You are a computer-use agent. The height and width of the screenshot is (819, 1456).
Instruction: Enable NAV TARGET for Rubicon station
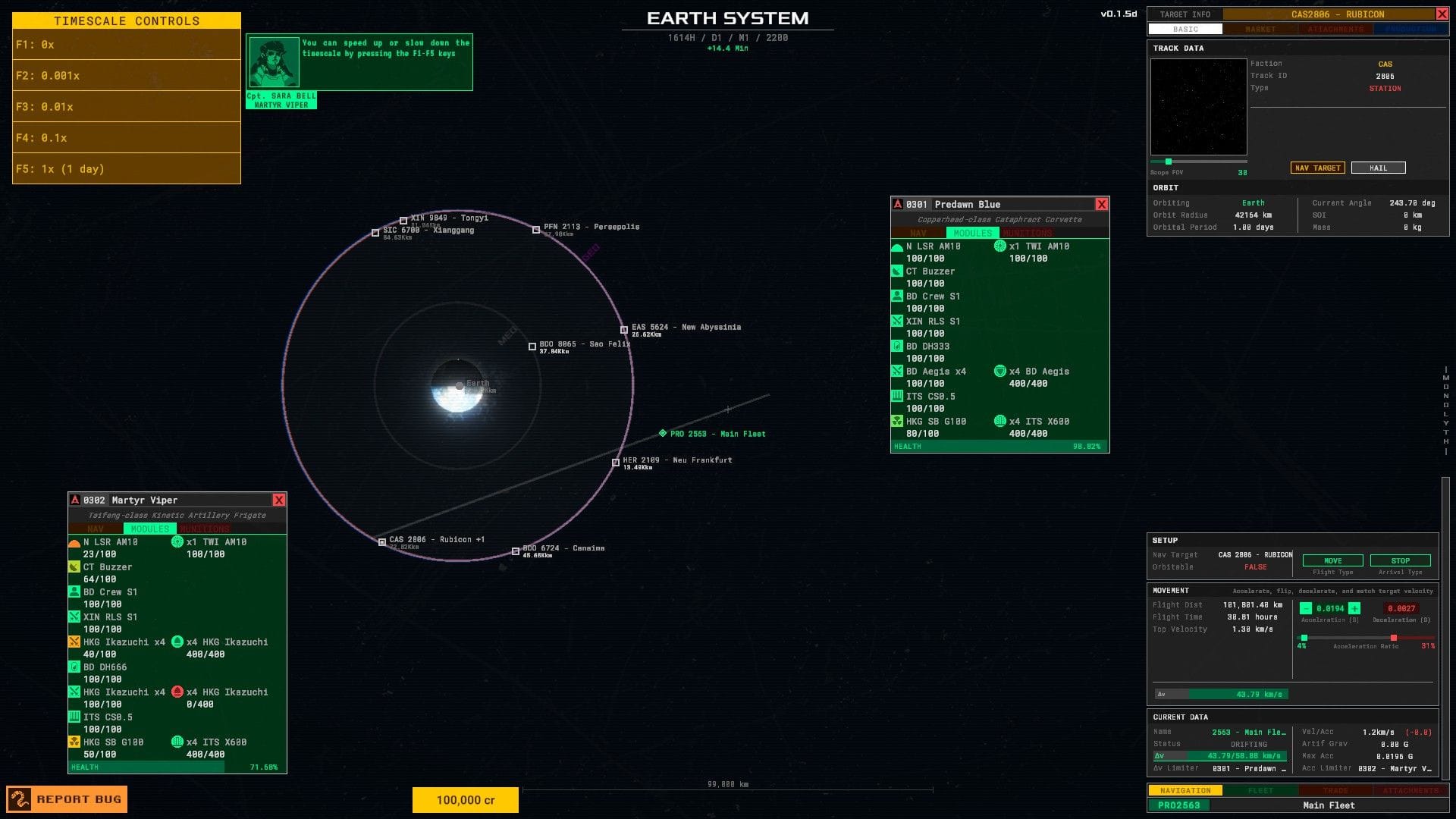coord(1317,168)
